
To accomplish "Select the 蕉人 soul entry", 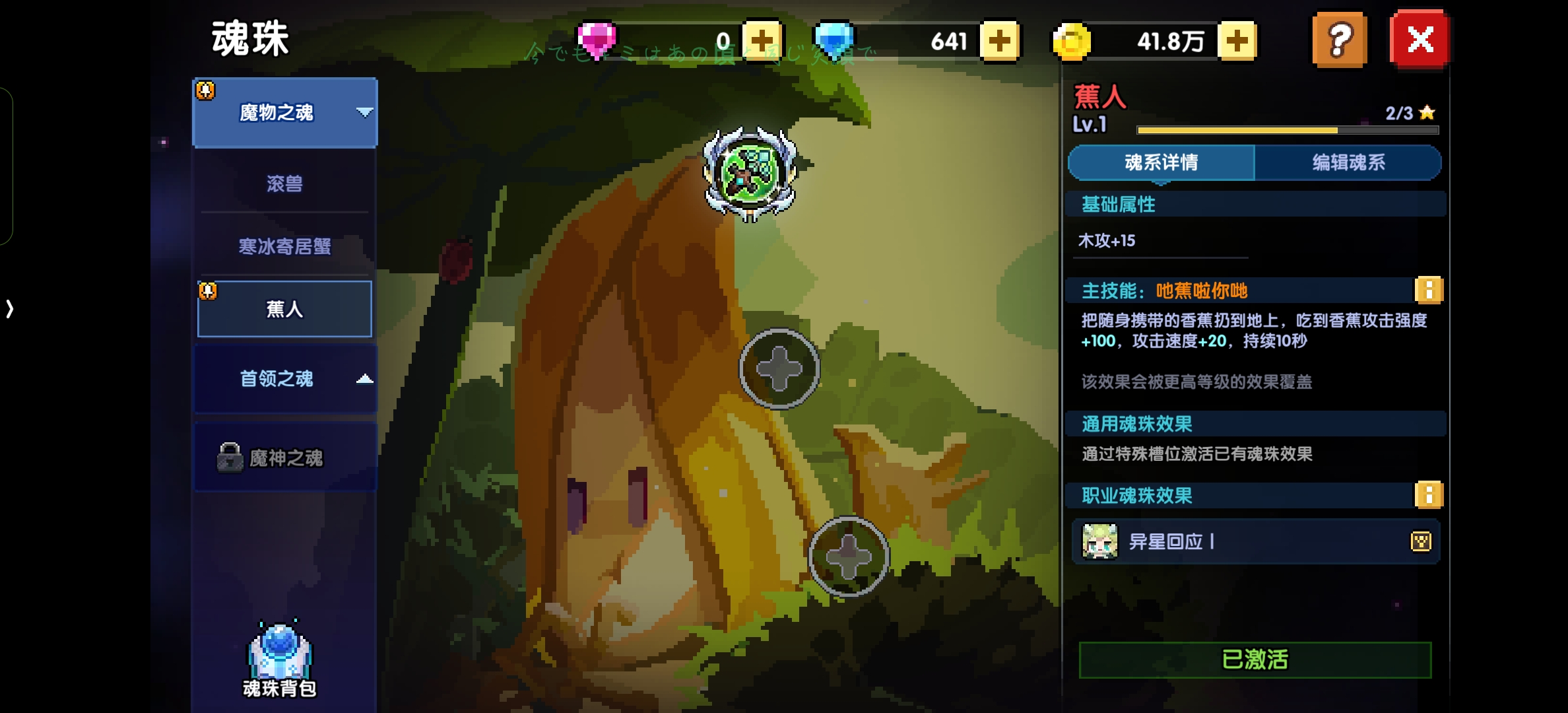I will tap(285, 309).
